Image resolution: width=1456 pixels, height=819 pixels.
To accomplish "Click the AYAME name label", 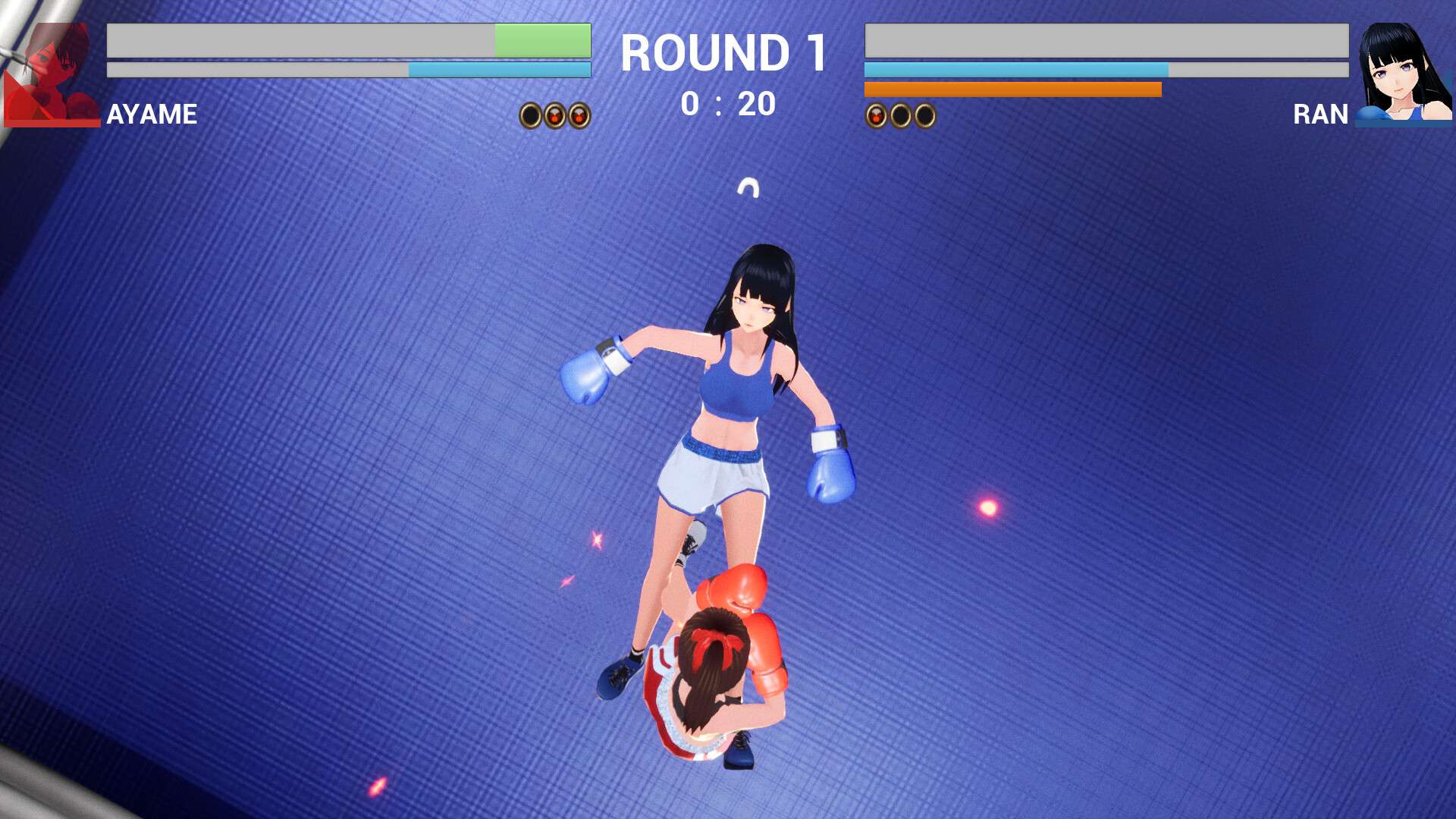I will pyautogui.click(x=150, y=115).
